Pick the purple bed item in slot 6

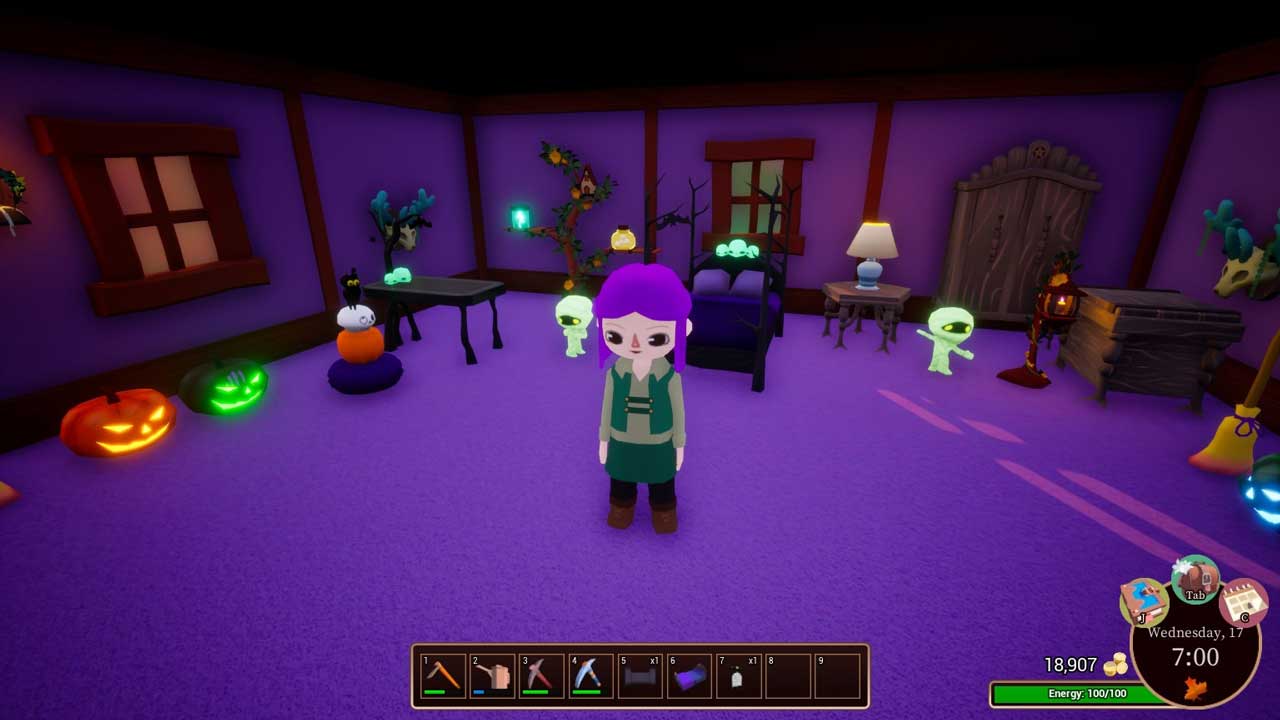point(689,676)
